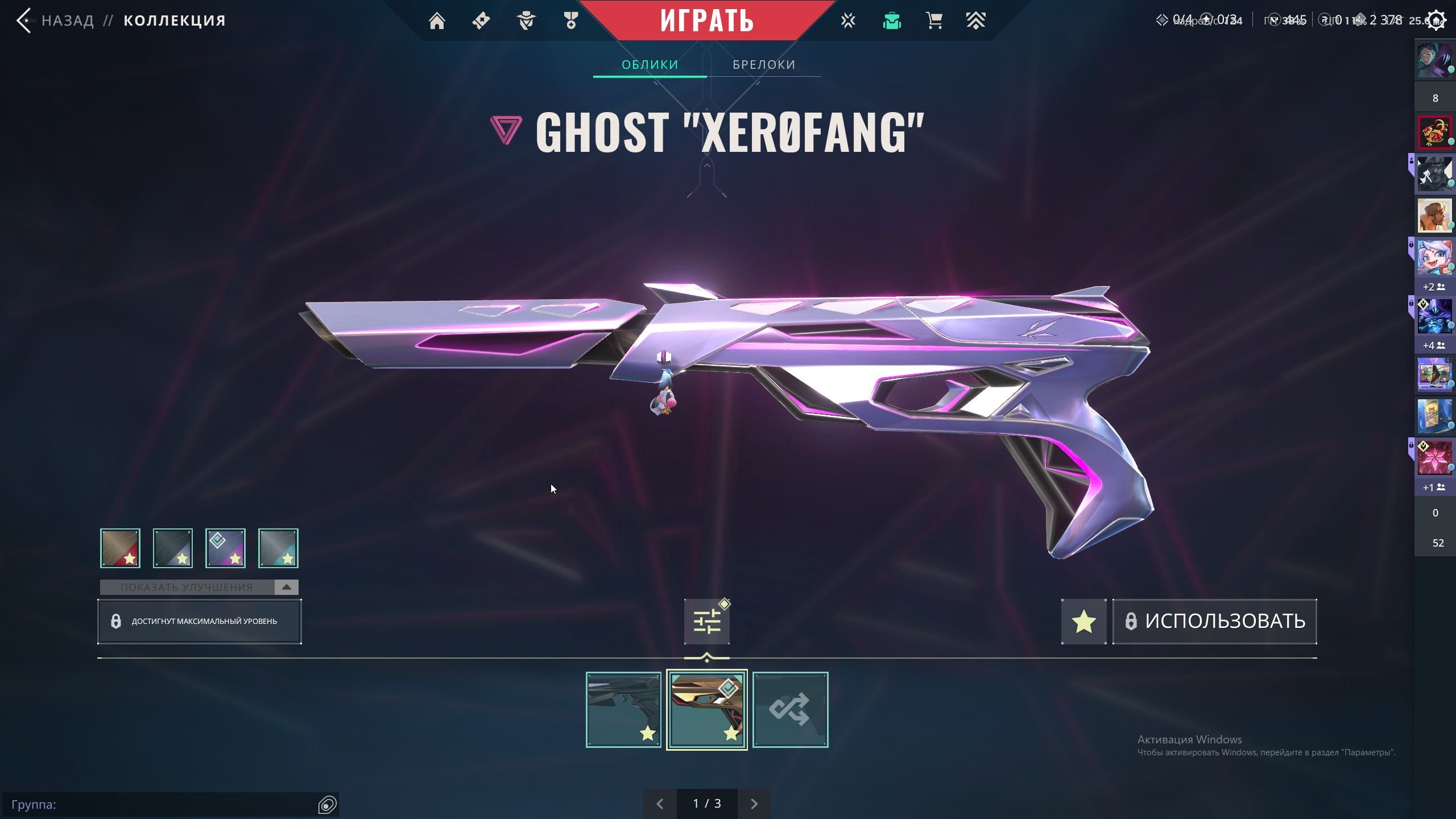The image size is (1456, 819).
Task: Collapse the ПОКАЗАТЬ УЛУЧШЕНИЯ dropdown
Action: tap(286, 587)
